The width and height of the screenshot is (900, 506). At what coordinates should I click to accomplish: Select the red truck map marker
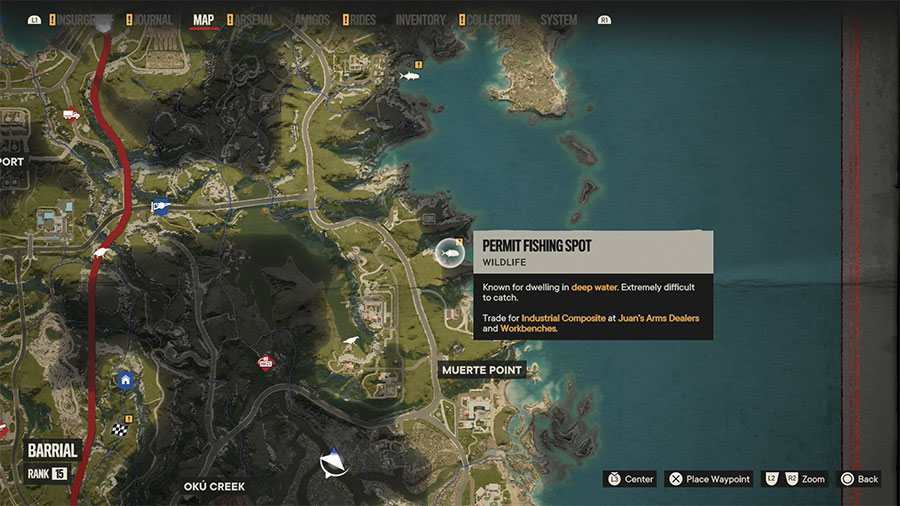tap(71, 115)
